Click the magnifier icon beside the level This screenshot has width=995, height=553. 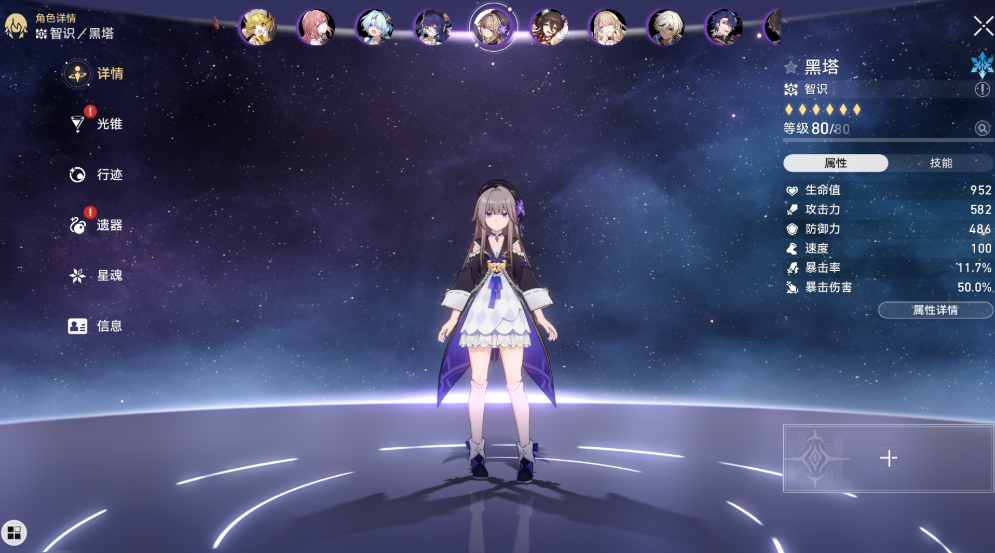click(x=983, y=128)
